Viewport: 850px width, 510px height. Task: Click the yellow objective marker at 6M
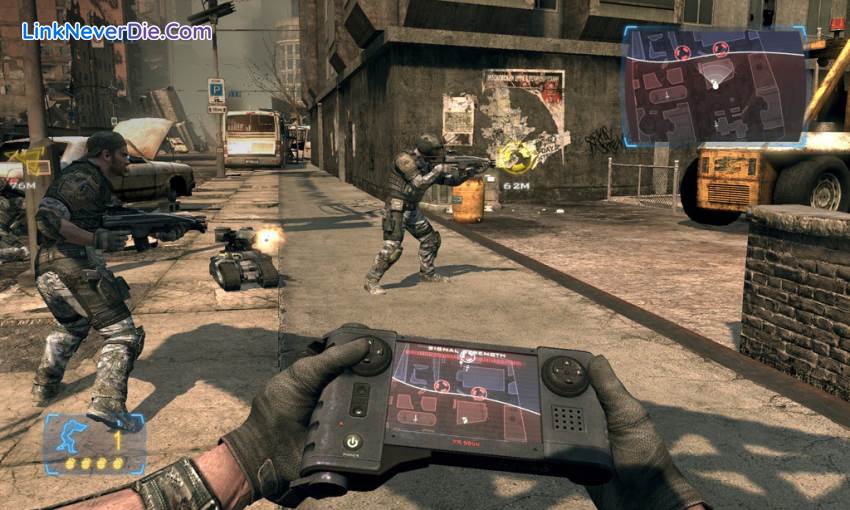[516, 157]
